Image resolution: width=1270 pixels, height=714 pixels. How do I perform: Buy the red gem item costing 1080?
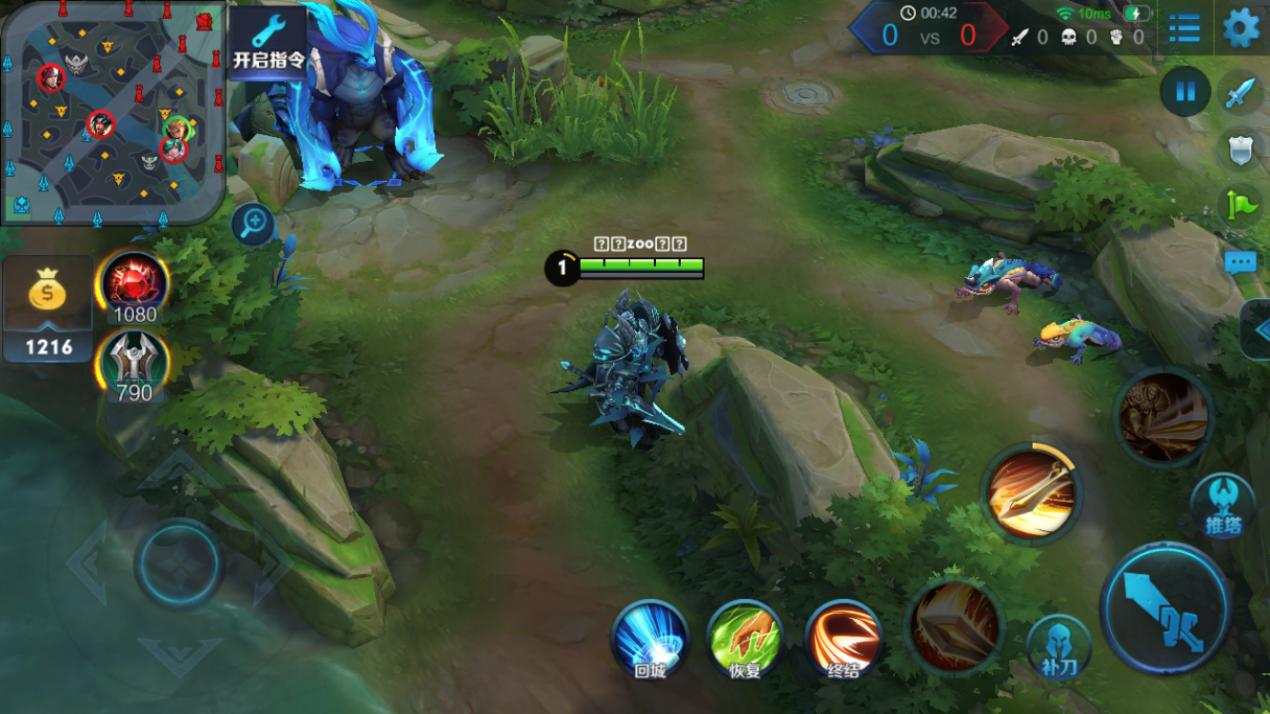[x=133, y=284]
